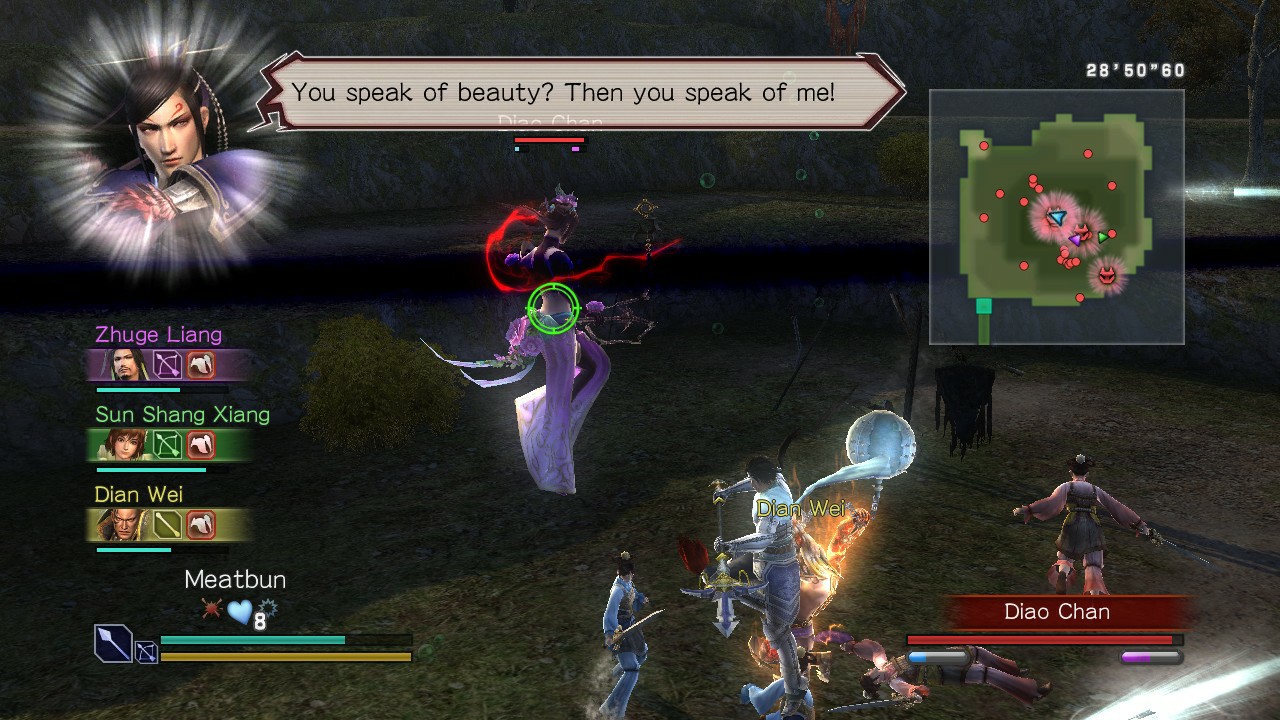
Task: Select the Diao Chan enemy nameplate
Action: pos(1056,611)
